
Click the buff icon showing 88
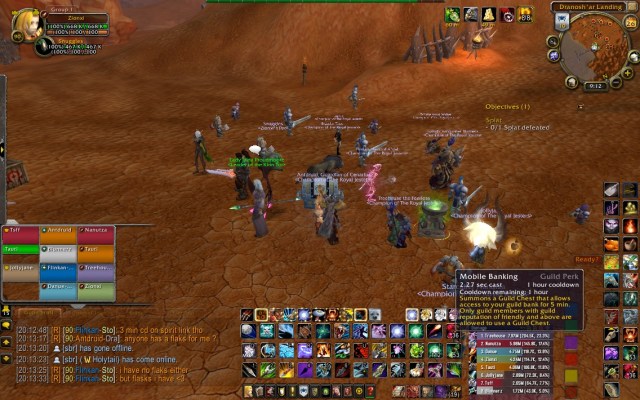[525, 15]
